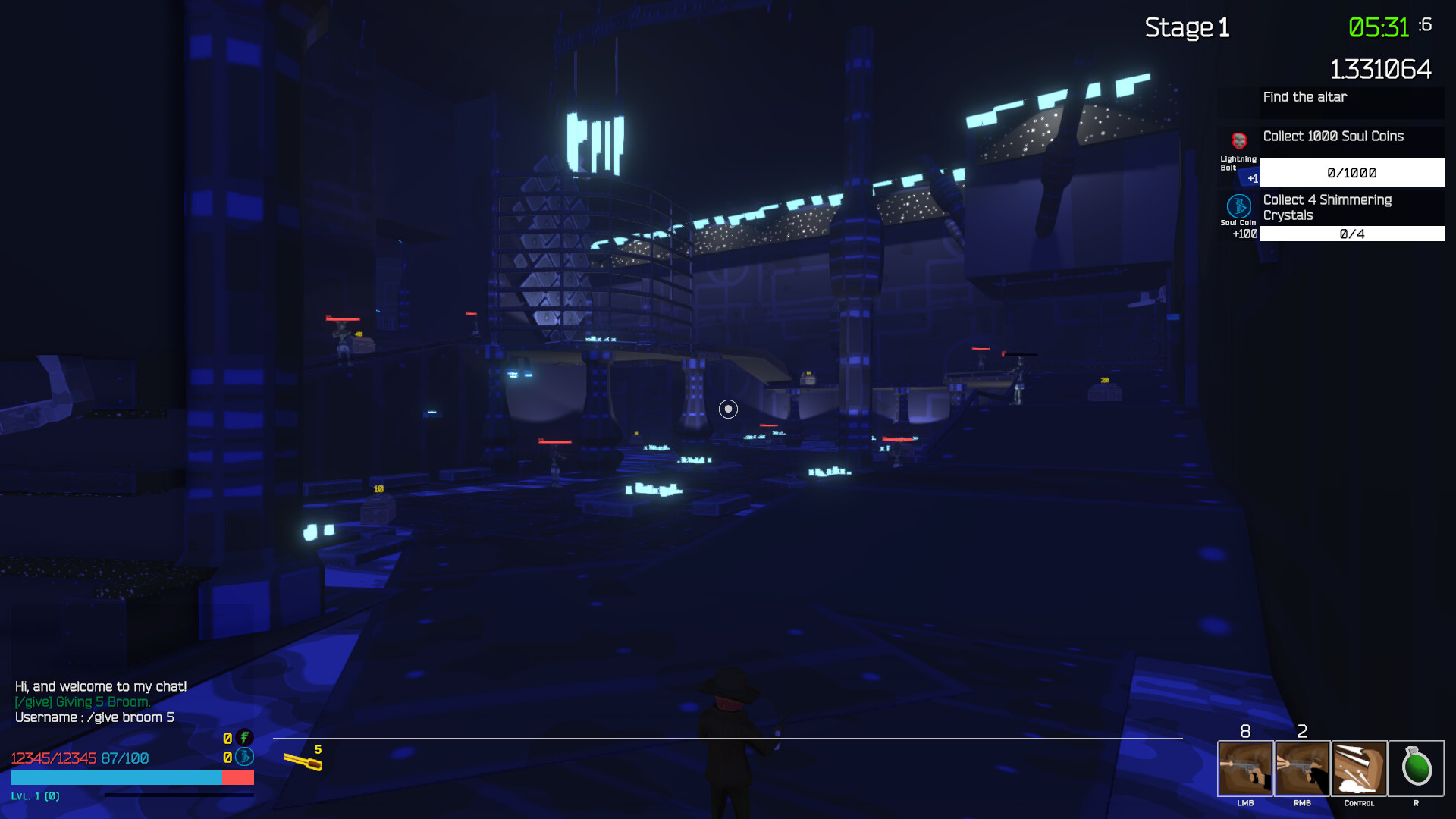Open the Find the altar quest entry

tap(1304, 97)
